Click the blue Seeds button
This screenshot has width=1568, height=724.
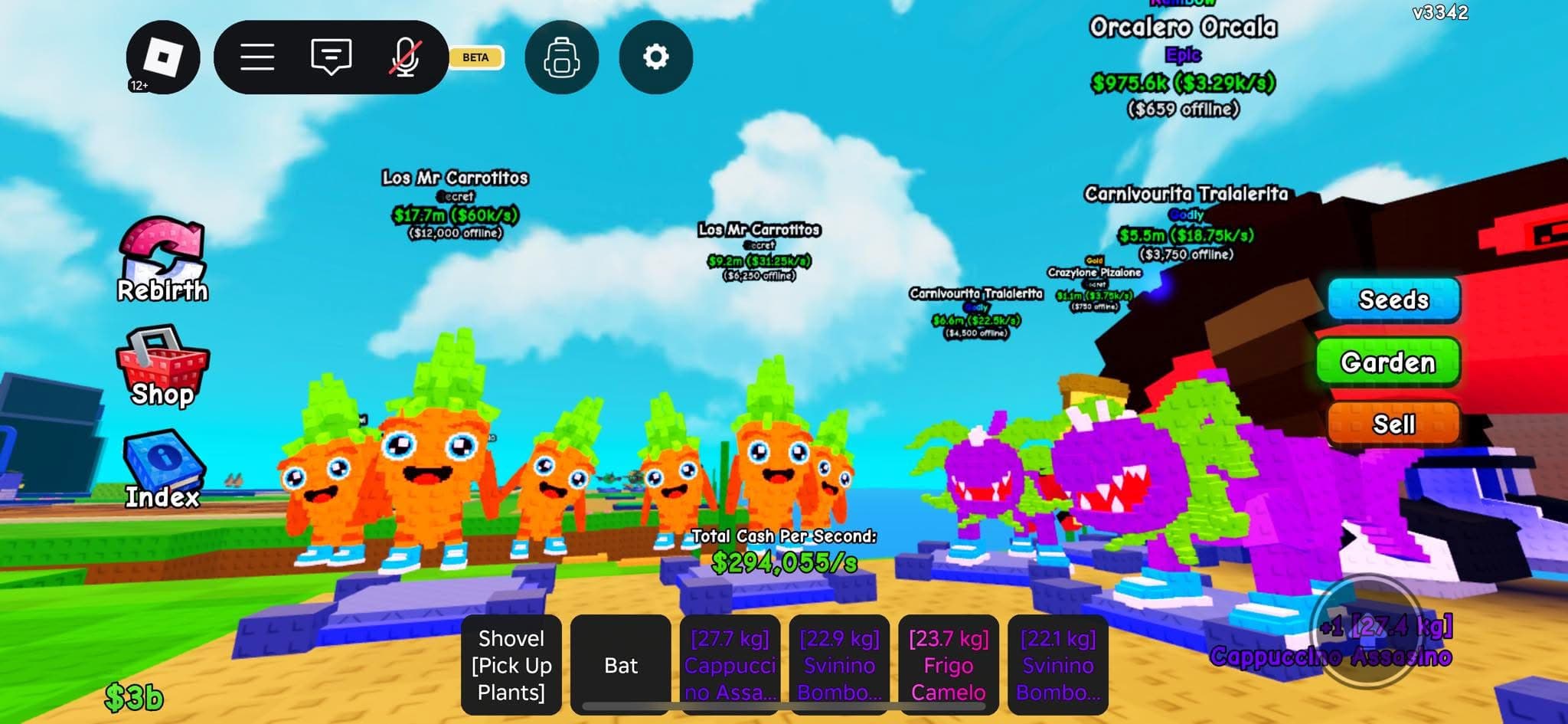click(1393, 300)
